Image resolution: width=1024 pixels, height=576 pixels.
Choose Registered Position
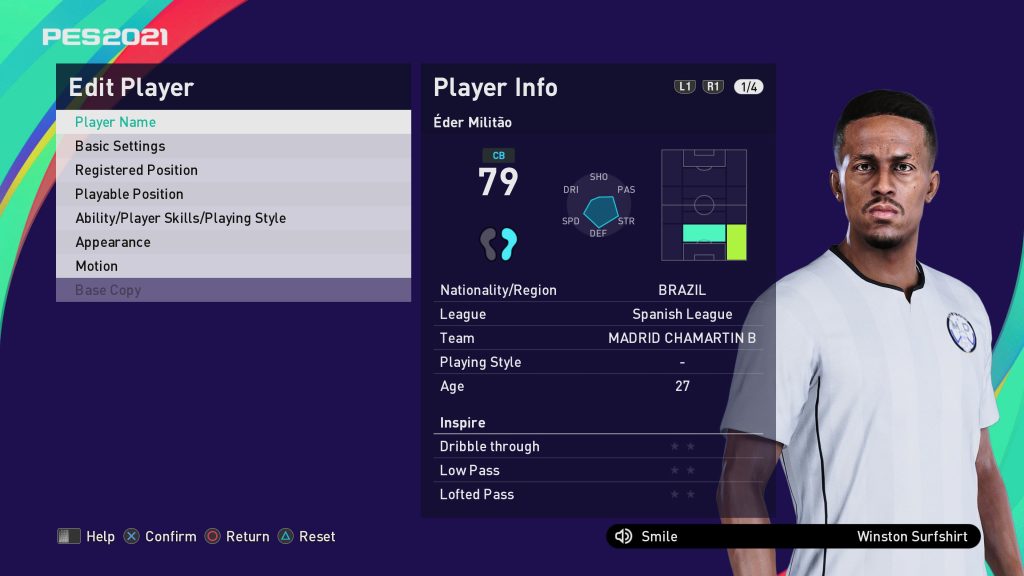[232, 170]
